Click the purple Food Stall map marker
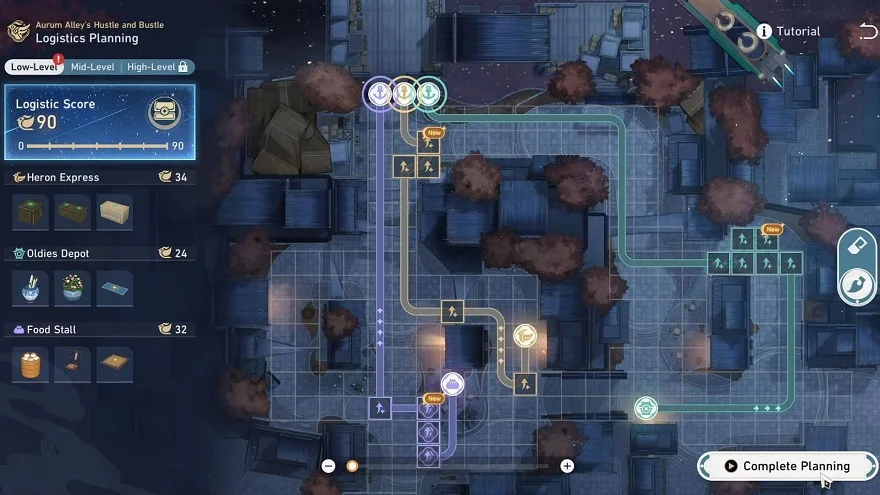The height and width of the screenshot is (495, 880). (x=452, y=384)
